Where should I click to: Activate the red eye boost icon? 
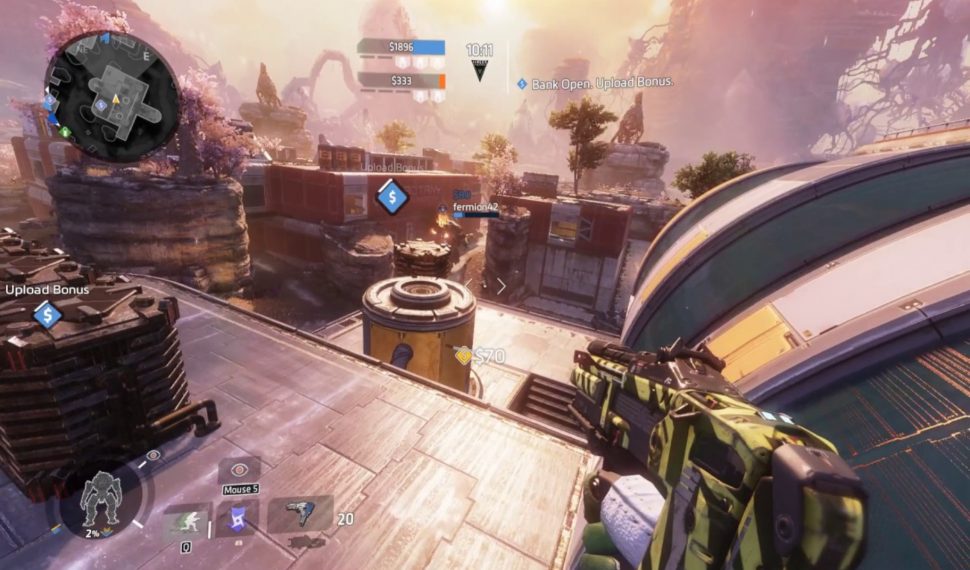pyautogui.click(x=239, y=470)
